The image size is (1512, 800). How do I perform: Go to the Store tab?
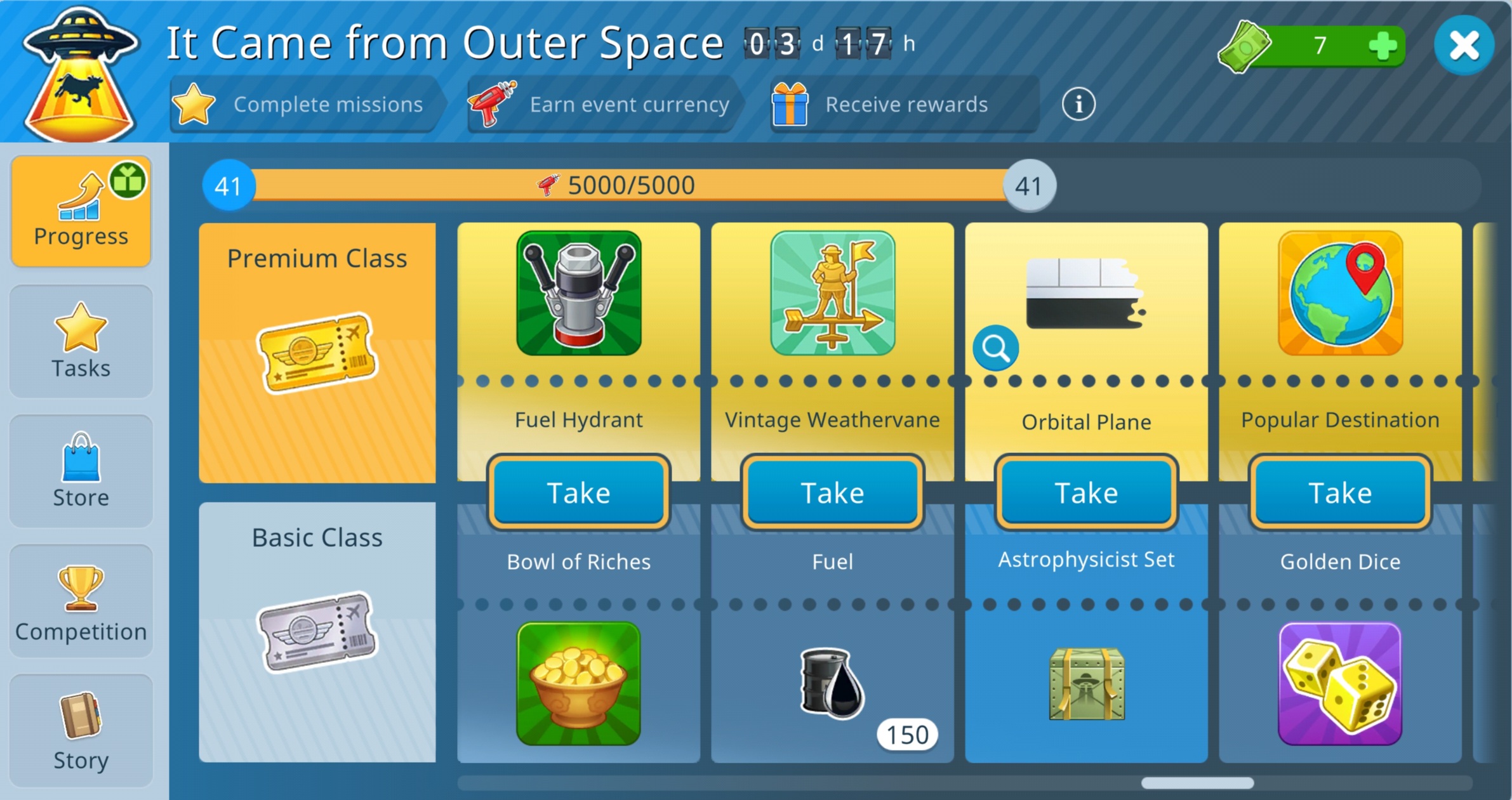tap(81, 471)
